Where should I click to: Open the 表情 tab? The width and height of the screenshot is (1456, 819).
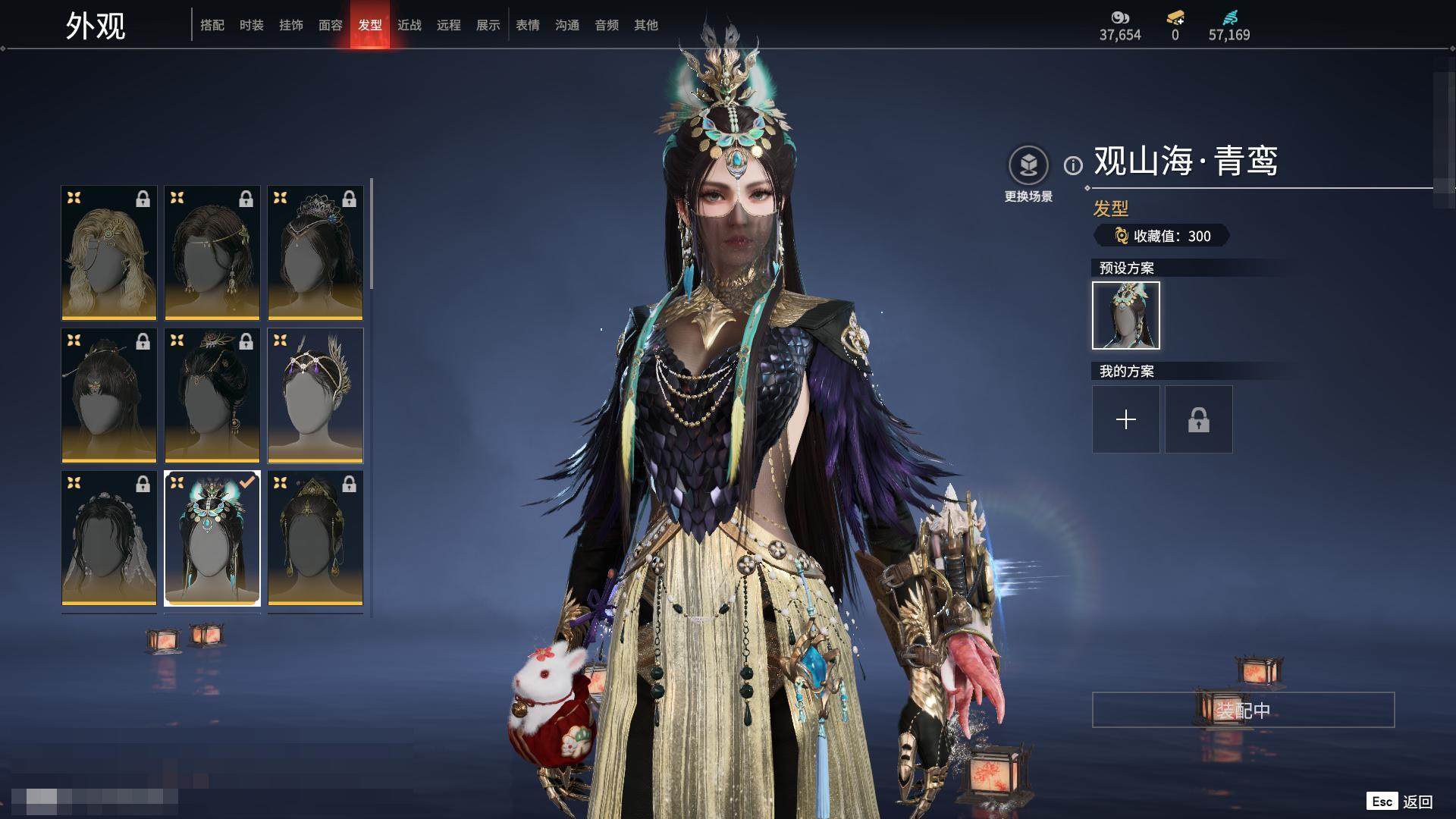(528, 25)
